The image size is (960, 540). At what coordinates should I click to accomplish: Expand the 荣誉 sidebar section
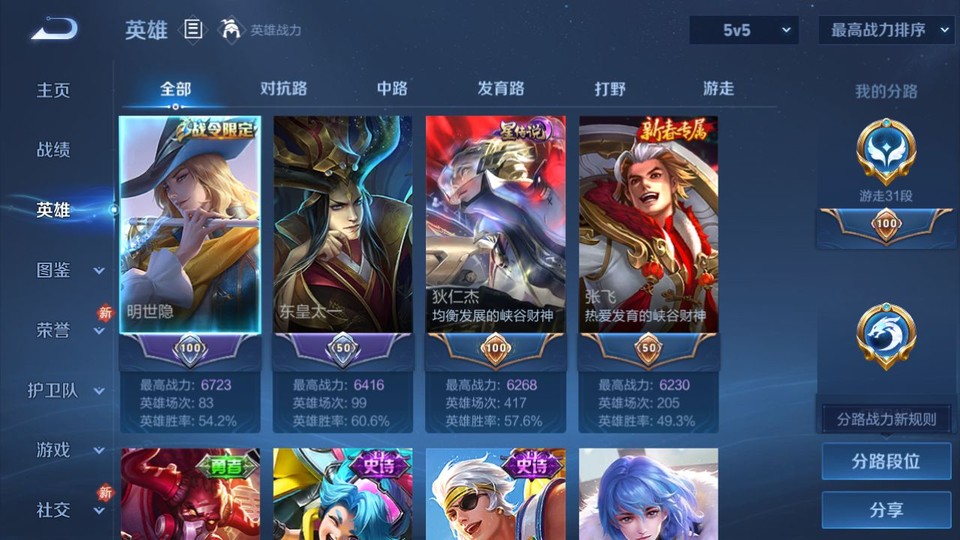tap(68, 330)
